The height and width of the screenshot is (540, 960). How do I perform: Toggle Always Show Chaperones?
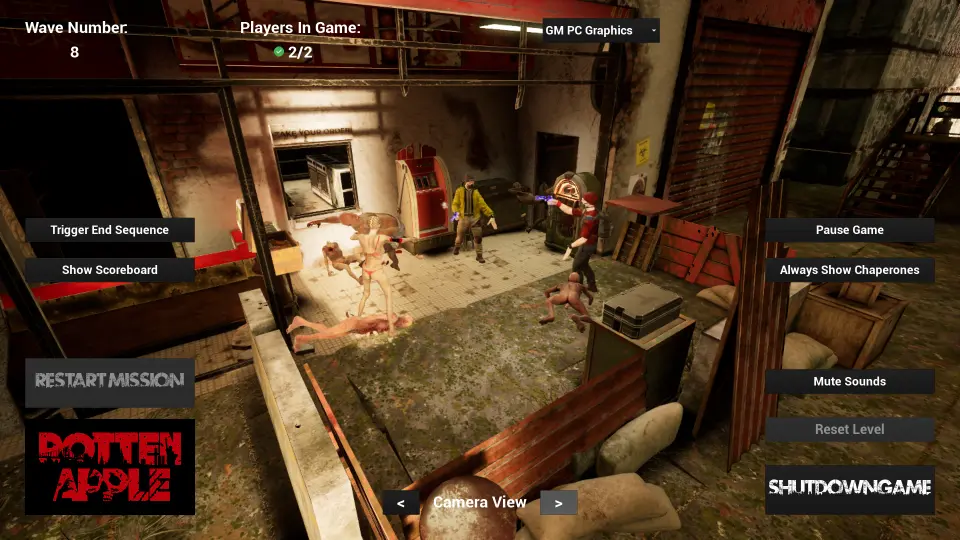(x=850, y=270)
